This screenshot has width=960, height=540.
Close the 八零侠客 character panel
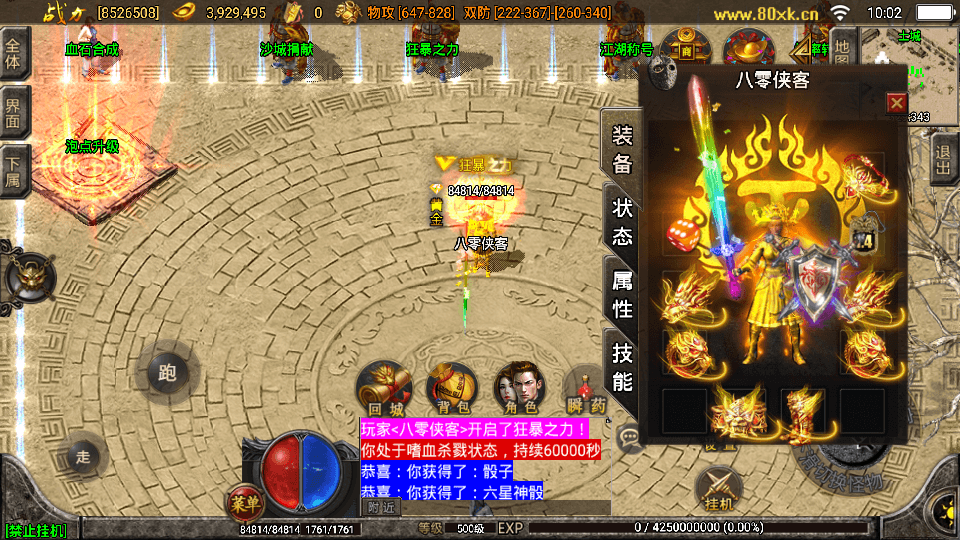point(896,103)
